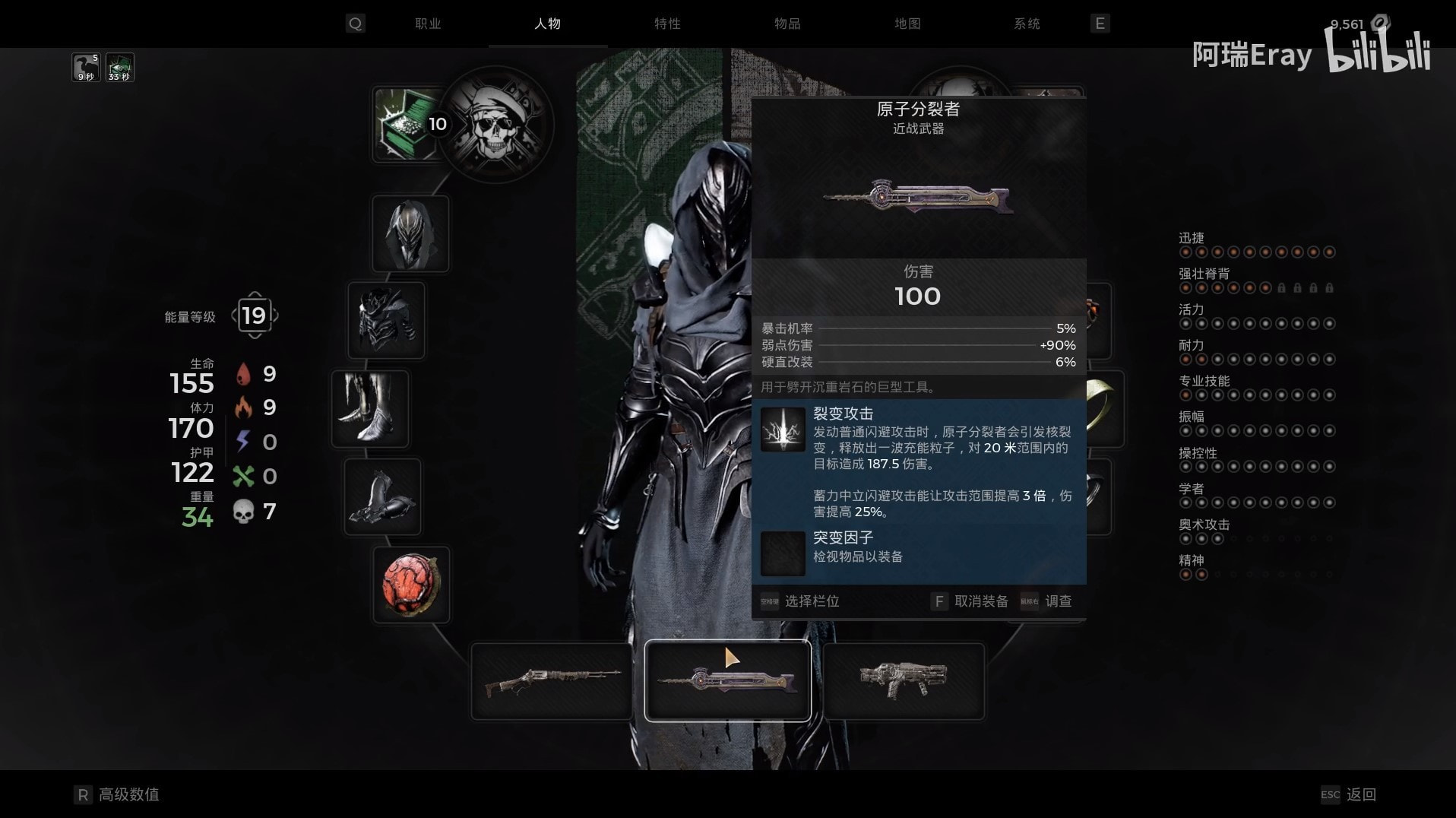Viewport: 1456px width, 818px height.
Task: Switch to the 职业 tab
Action: point(428,24)
